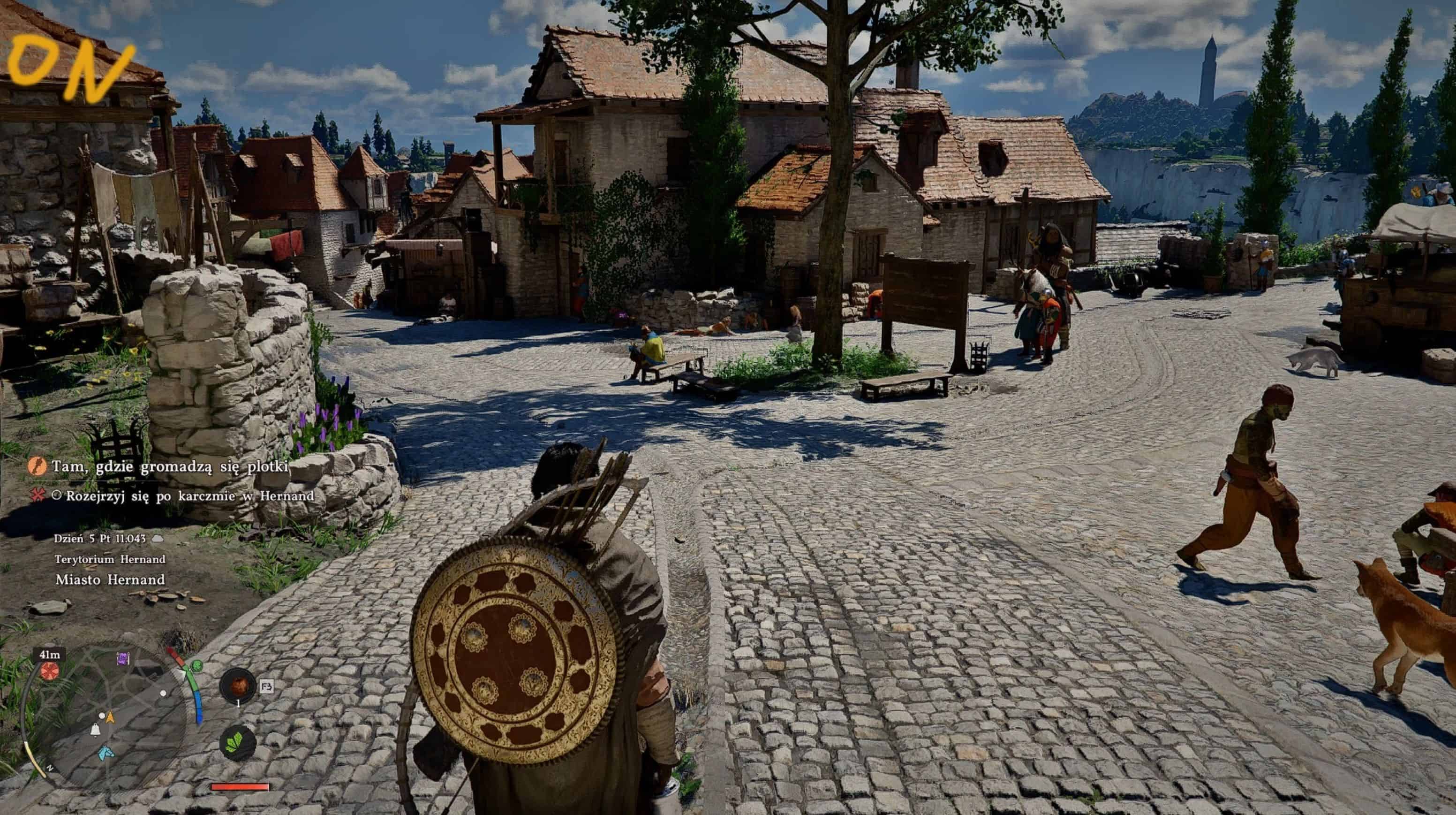Select the red quest marker on minimap

[50, 671]
